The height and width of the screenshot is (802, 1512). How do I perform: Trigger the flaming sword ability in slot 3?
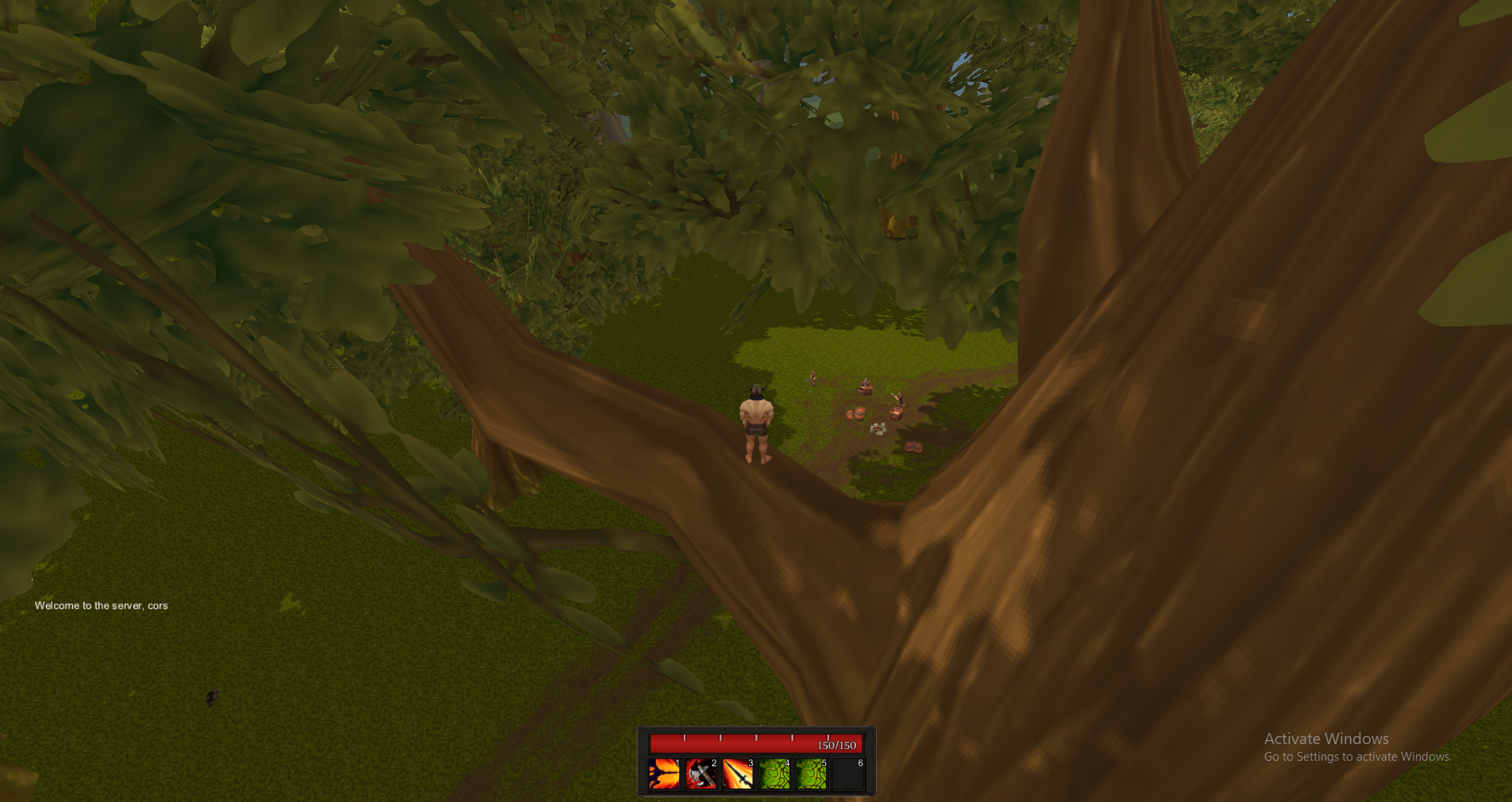pyautogui.click(x=738, y=774)
